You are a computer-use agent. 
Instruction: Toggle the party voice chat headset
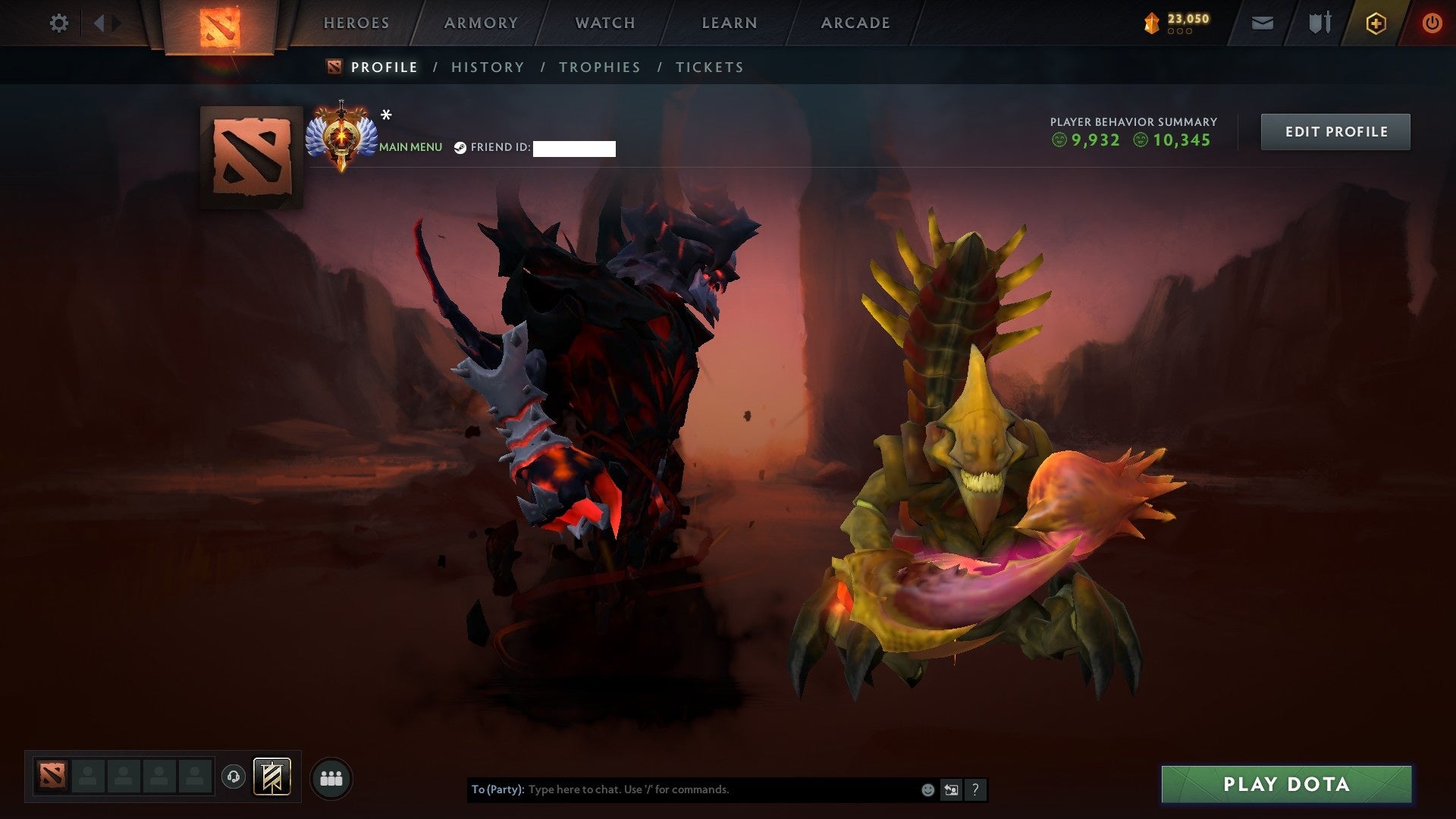pyautogui.click(x=233, y=776)
